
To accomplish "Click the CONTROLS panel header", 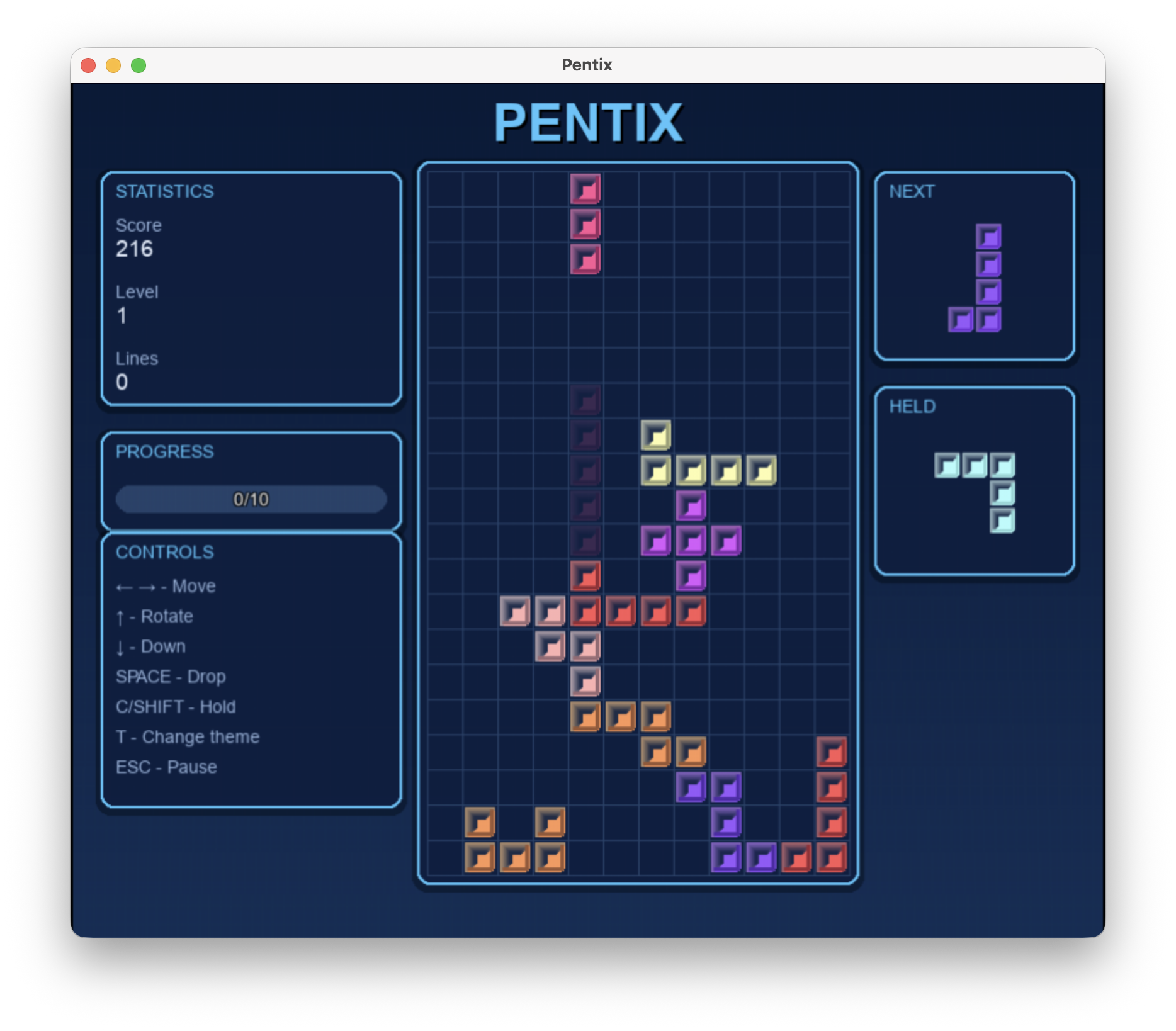I will [165, 552].
